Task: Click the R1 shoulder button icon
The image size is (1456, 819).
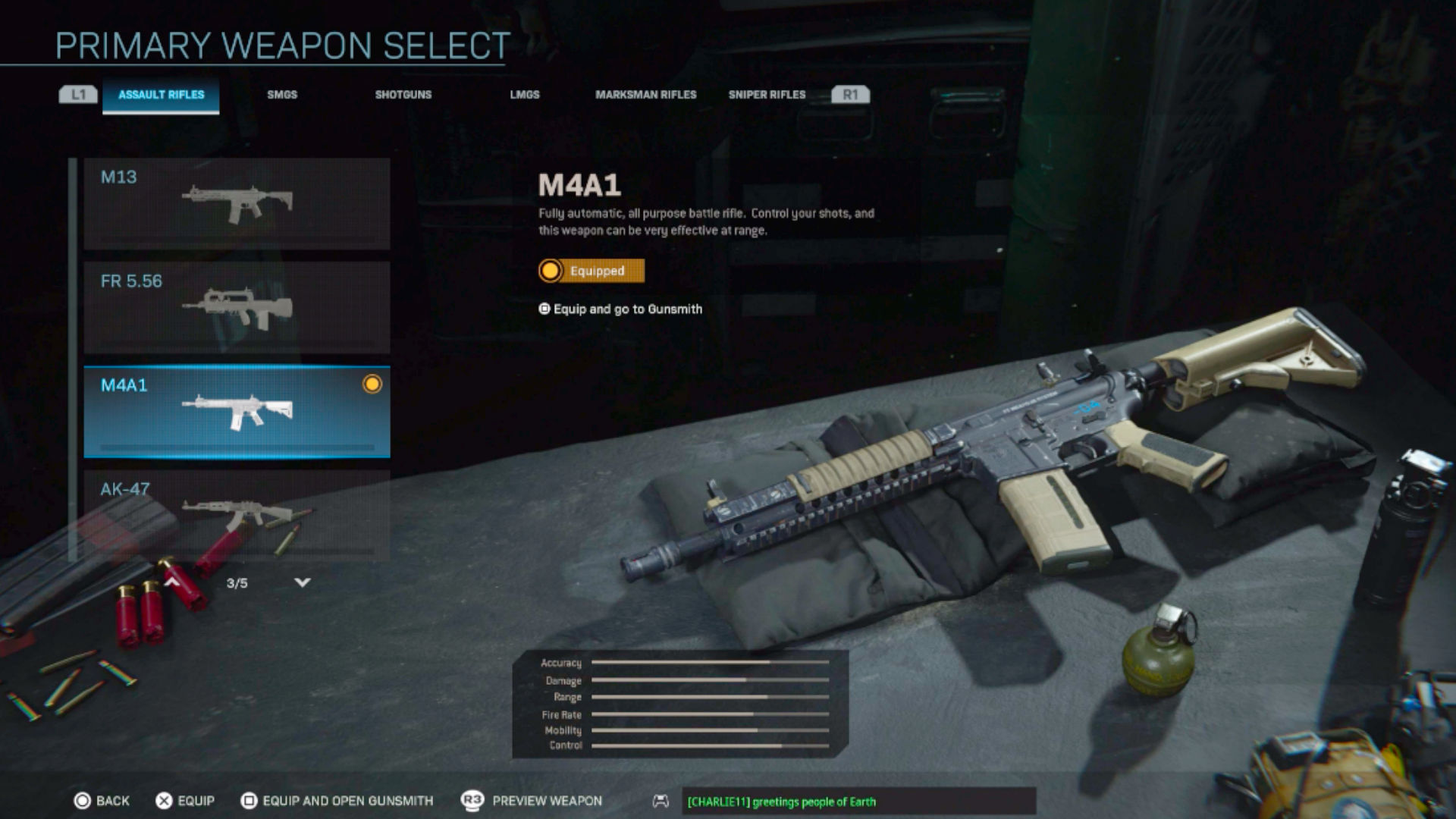Action: pos(852,94)
